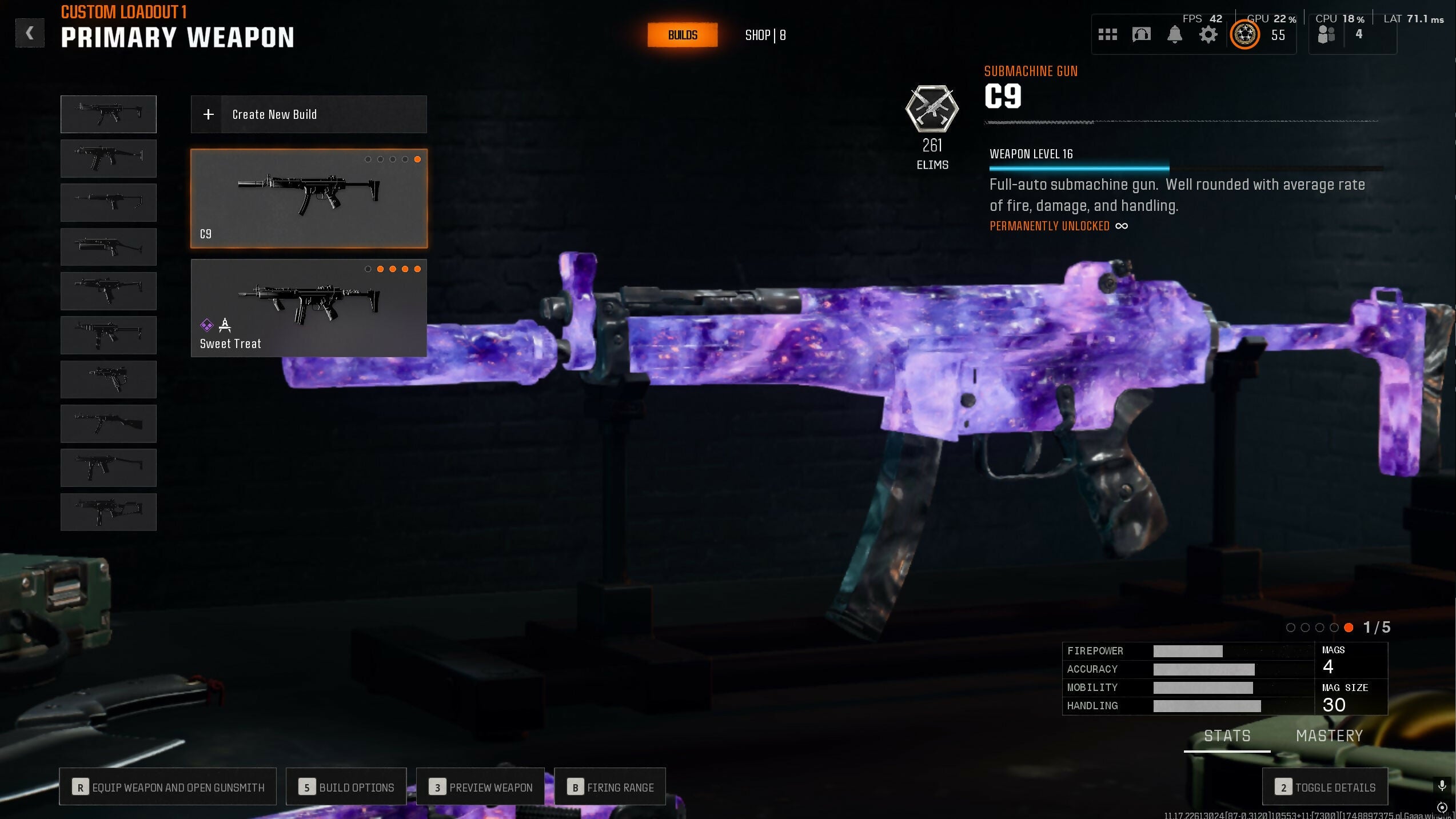1456x819 pixels.
Task: Open settings gear icon
Action: click(1208, 35)
